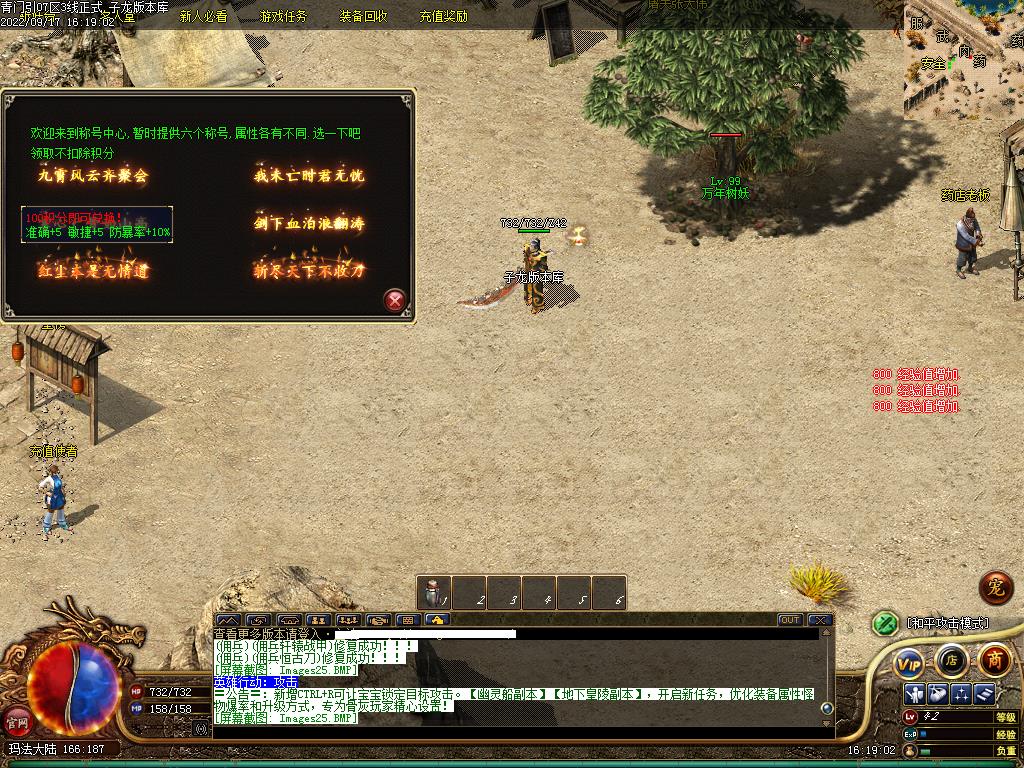Image resolution: width=1024 pixels, height=768 pixels.
Task: Open the 新人必看 menu
Action: point(203,16)
